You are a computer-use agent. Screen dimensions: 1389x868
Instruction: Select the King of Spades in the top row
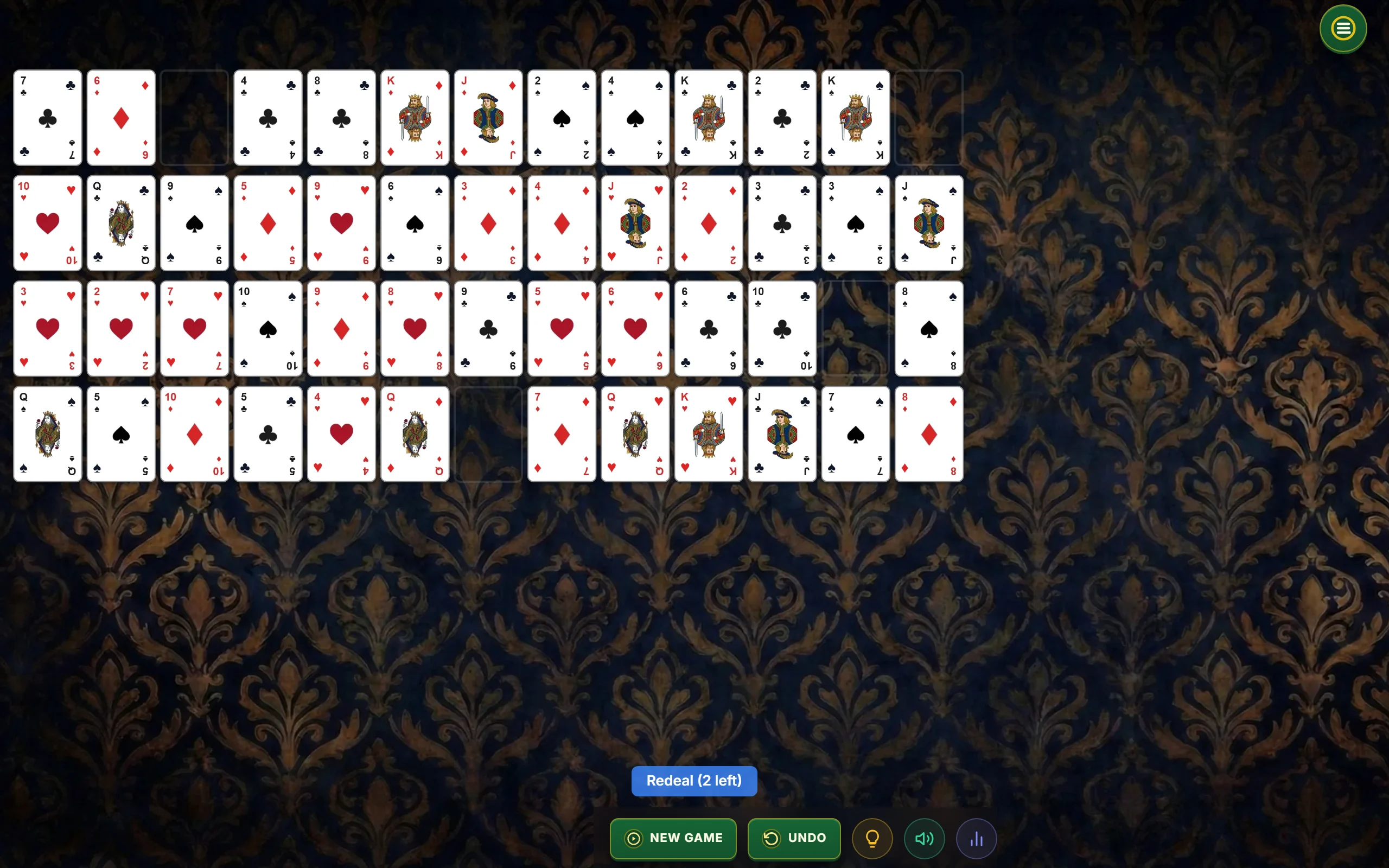point(855,118)
